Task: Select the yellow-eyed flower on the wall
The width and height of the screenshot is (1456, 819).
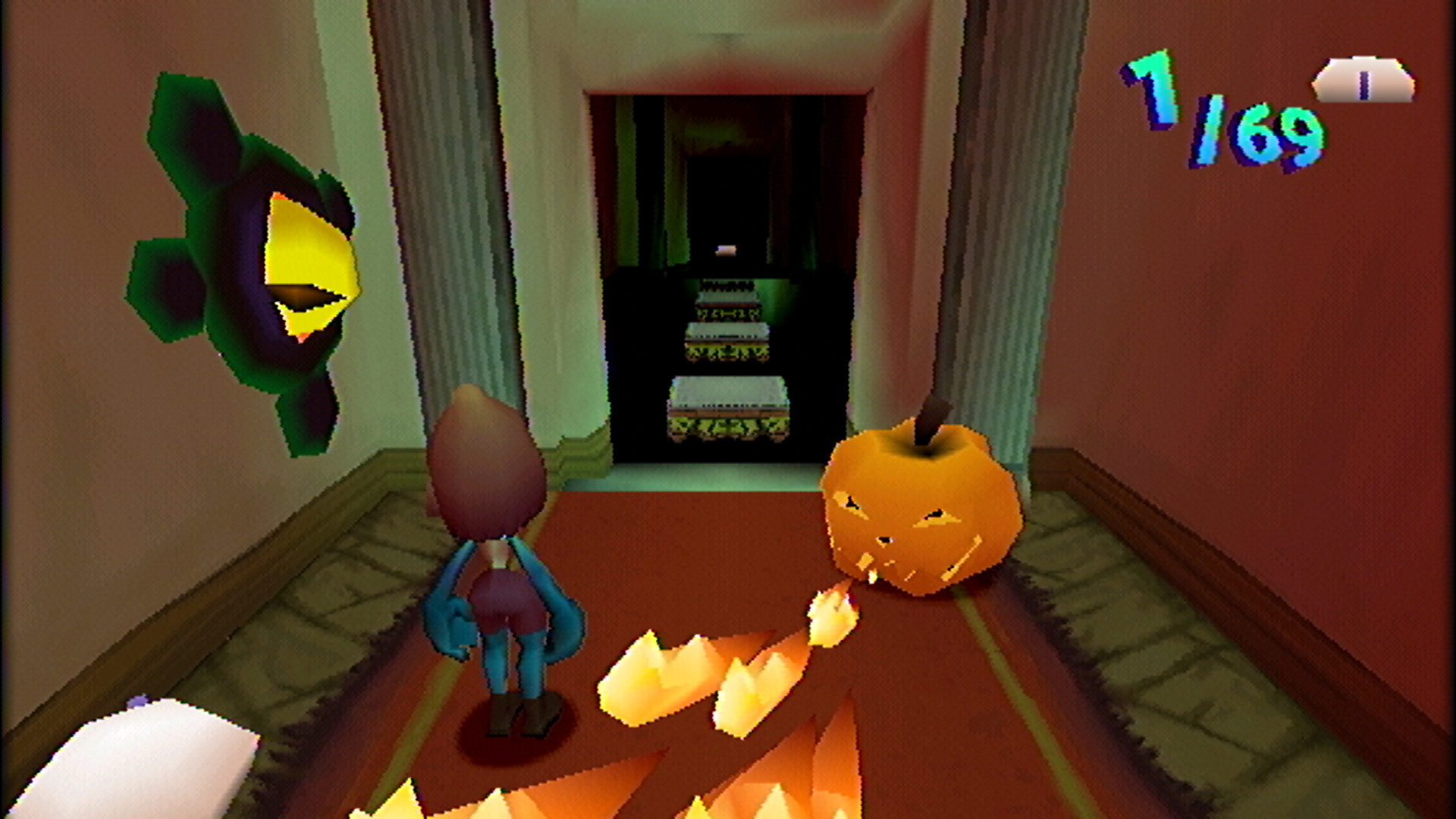Action: click(x=250, y=258)
